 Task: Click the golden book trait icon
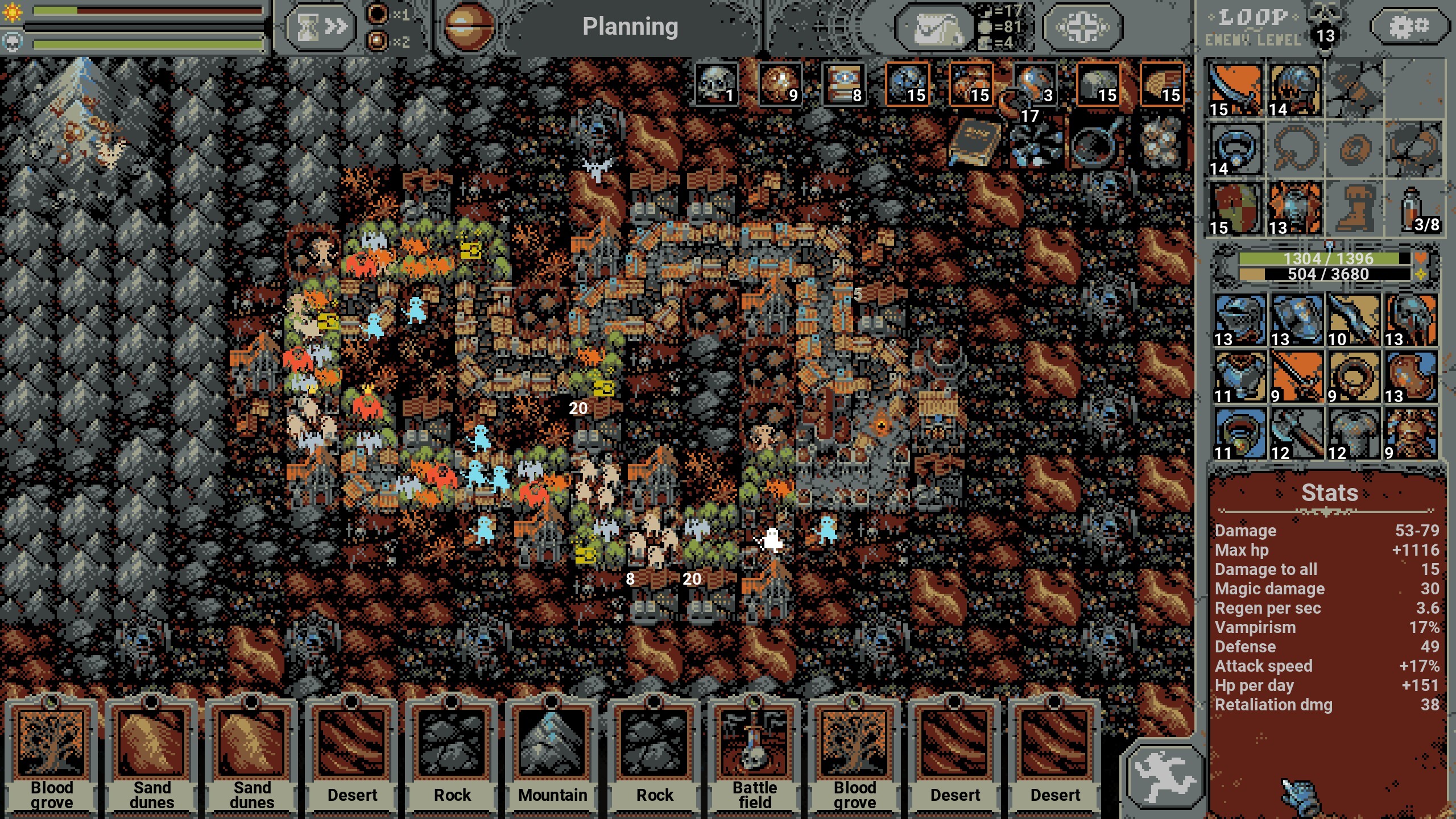974,142
